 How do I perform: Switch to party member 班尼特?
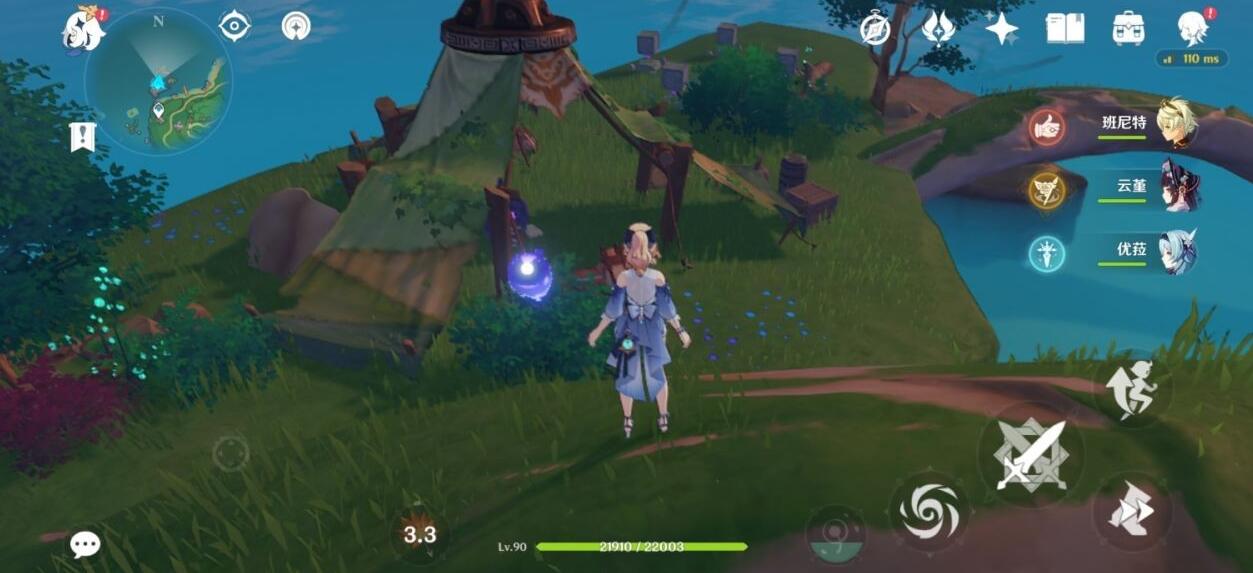tap(1176, 123)
